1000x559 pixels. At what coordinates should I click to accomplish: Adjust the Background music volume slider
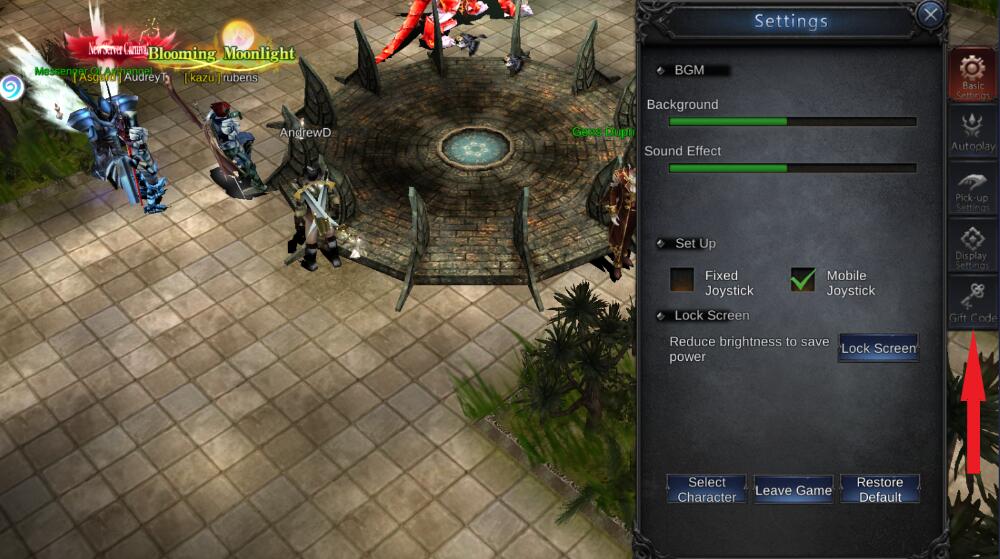click(x=792, y=122)
